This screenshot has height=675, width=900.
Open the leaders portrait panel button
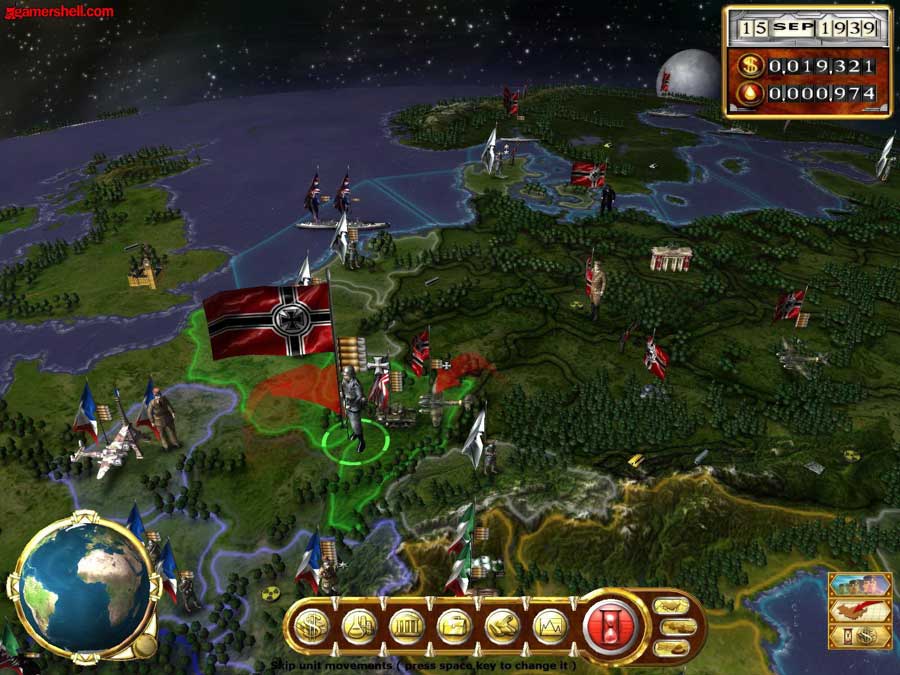click(x=859, y=585)
